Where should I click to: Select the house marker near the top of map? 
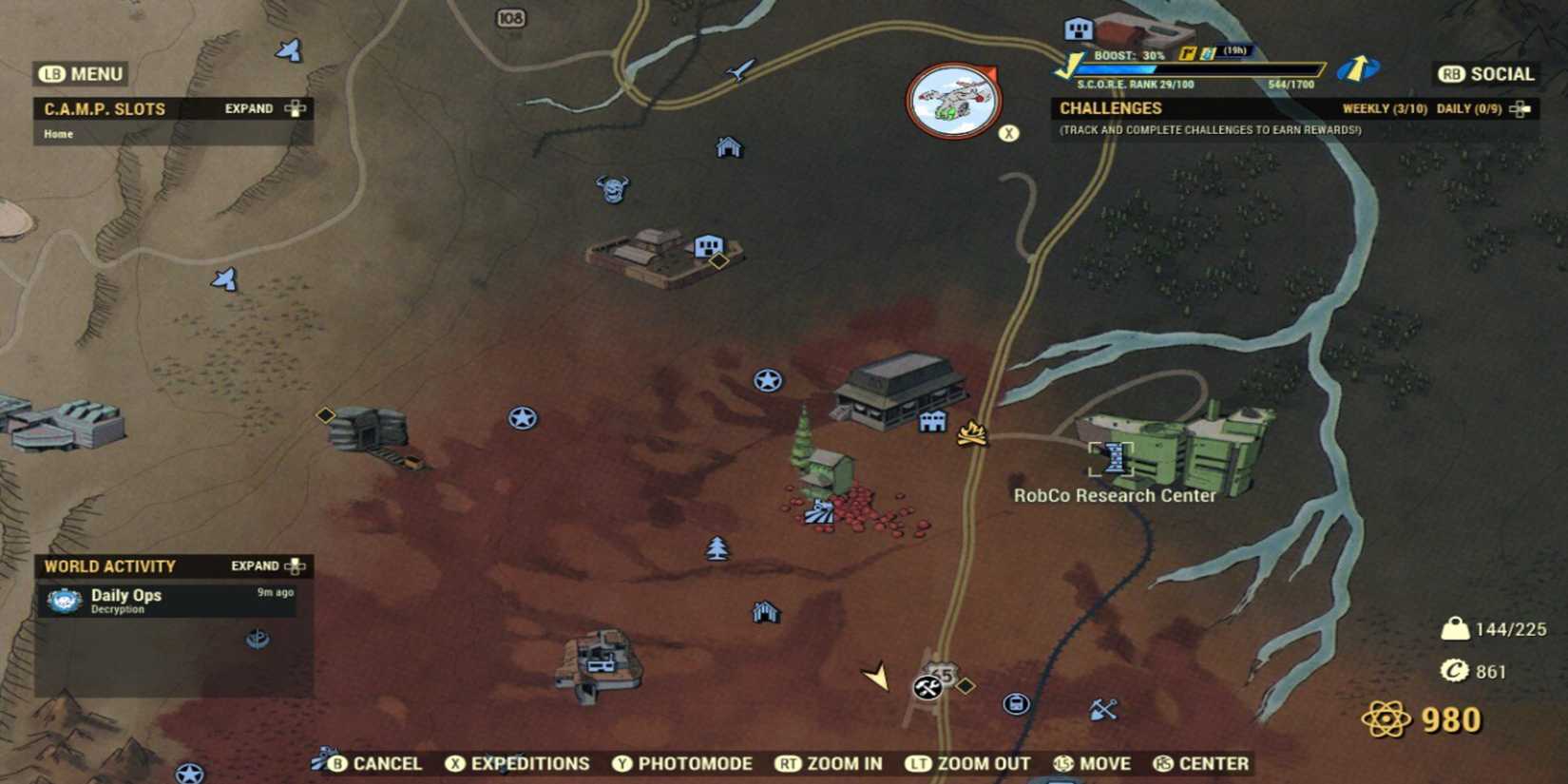click(729, 148)
